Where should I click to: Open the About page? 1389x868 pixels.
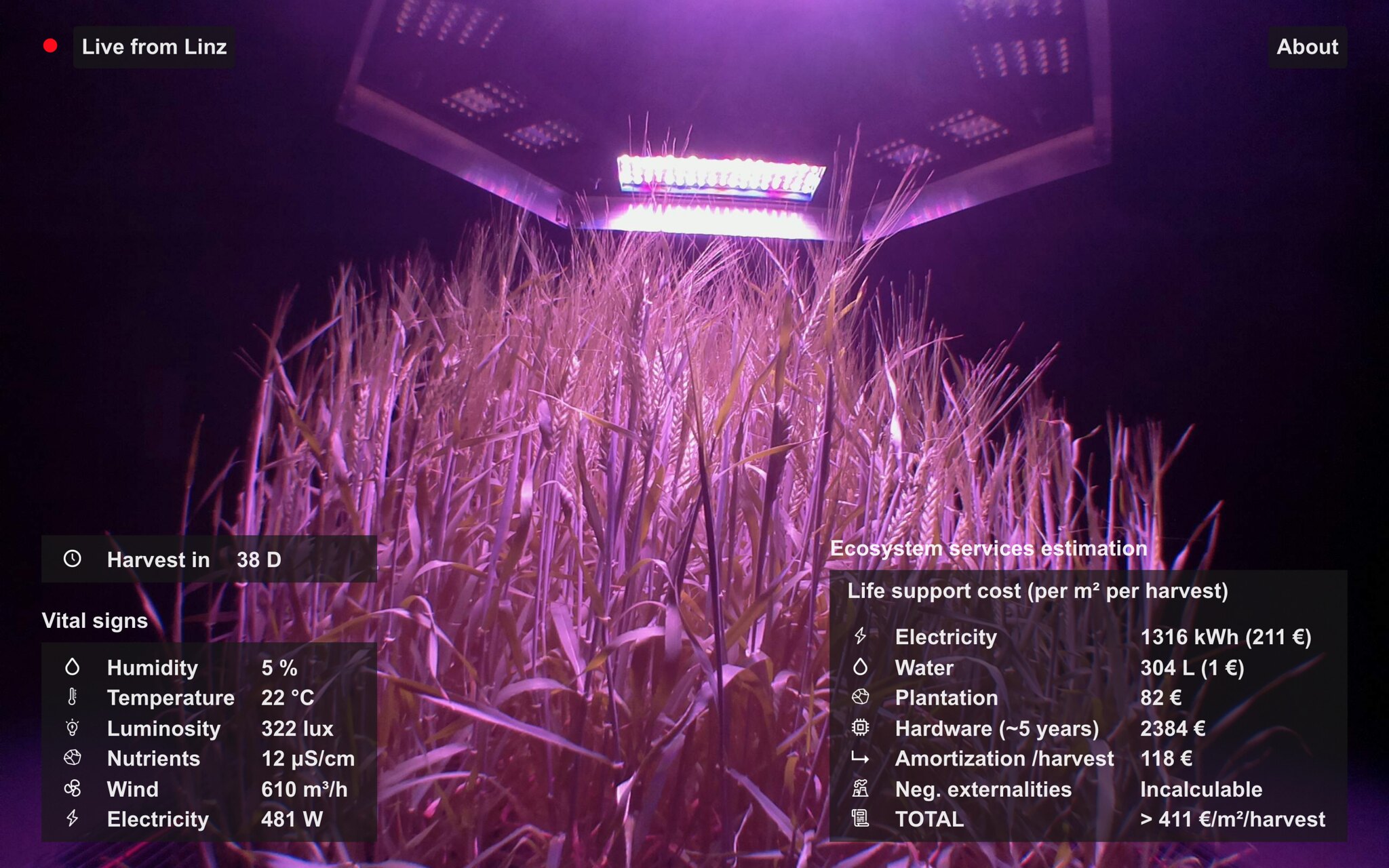(x=1307, y=47)
